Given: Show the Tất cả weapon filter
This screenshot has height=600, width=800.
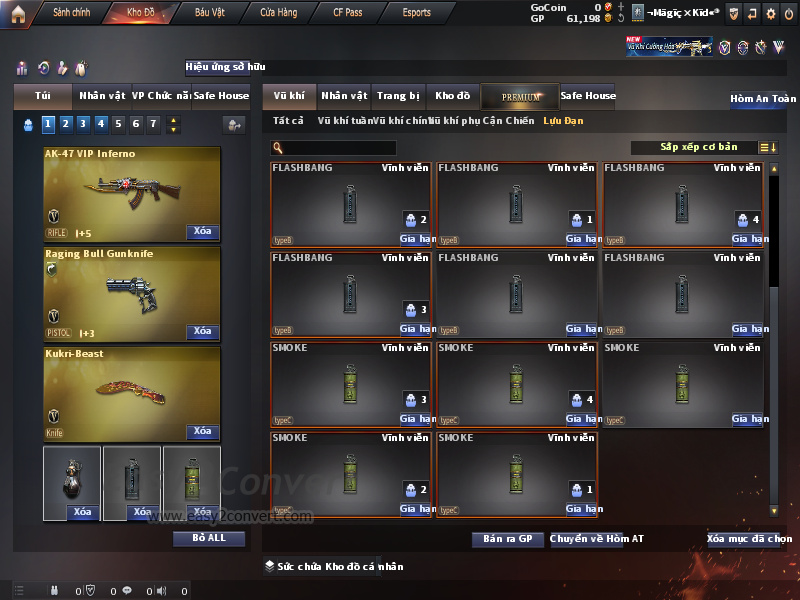Looking at the screenshot, I should 288,121.
